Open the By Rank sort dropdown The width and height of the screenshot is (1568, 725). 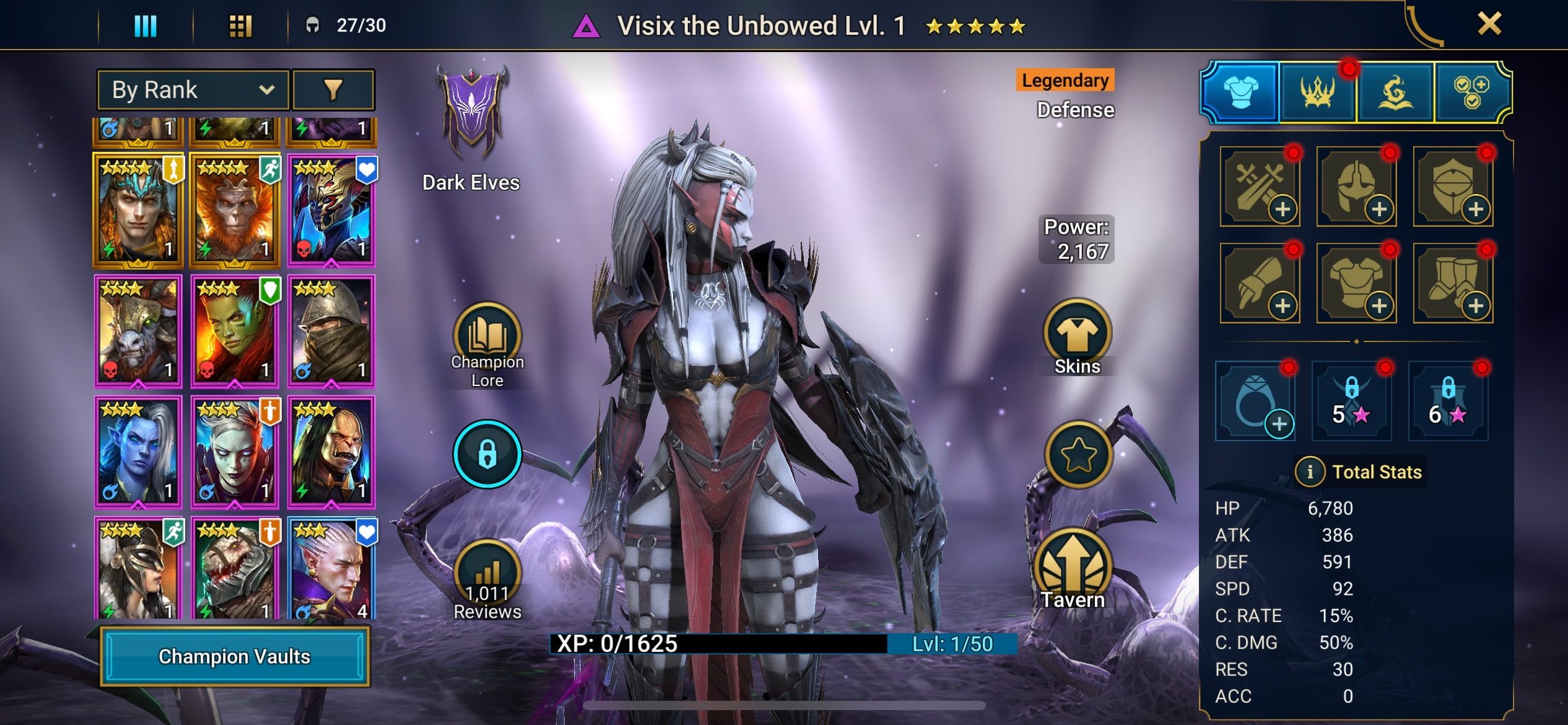193,90
